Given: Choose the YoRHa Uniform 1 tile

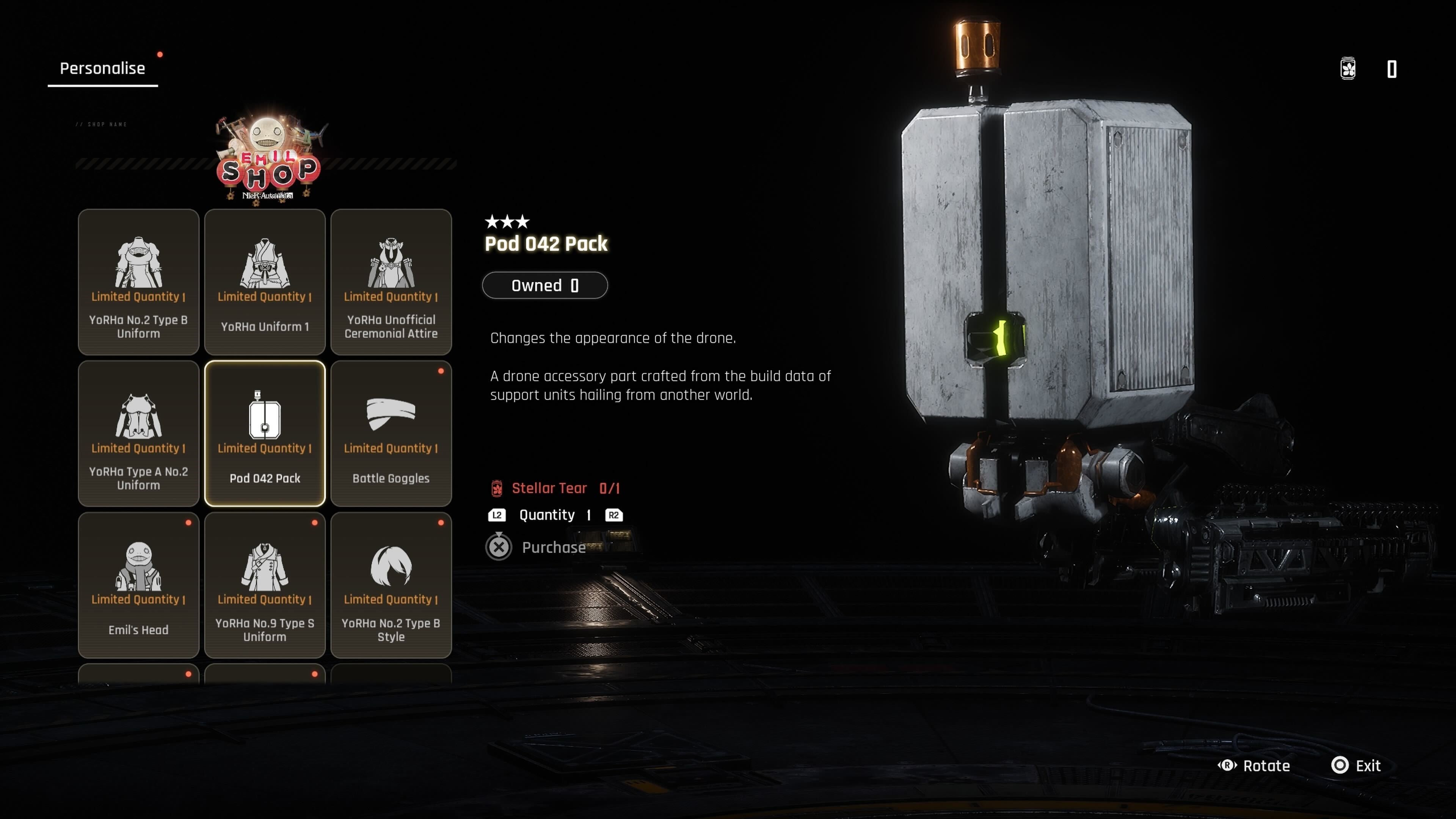Looking at the screenshot, I should click(x=265, y=281).
